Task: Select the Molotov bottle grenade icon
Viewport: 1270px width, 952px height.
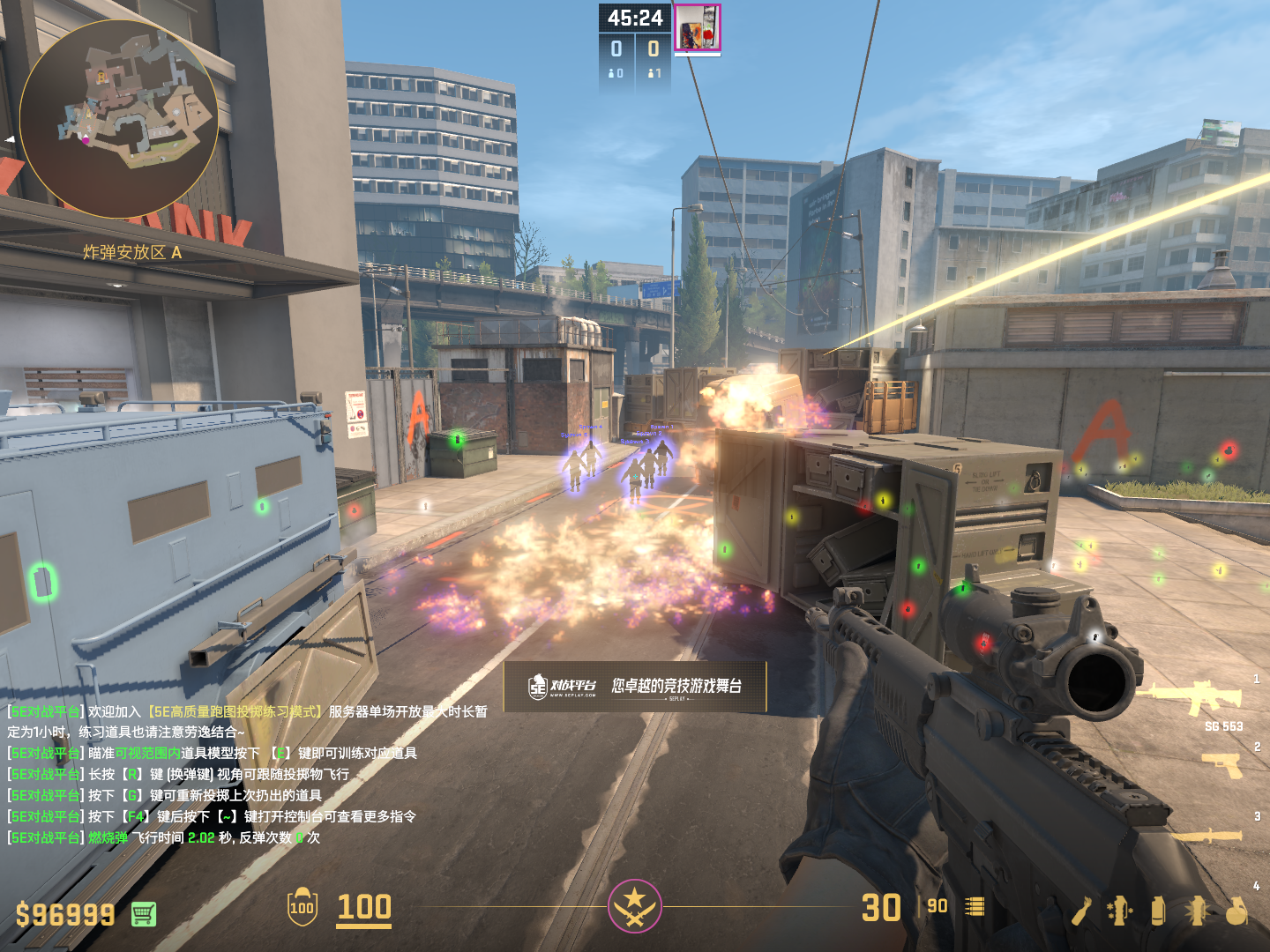Action: 1081,911
